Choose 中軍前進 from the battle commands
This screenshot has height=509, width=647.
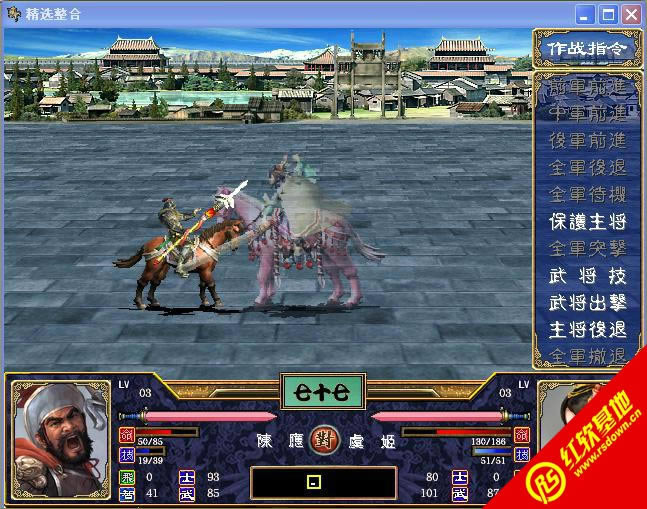pyautogui.click(x=587, y=113)
